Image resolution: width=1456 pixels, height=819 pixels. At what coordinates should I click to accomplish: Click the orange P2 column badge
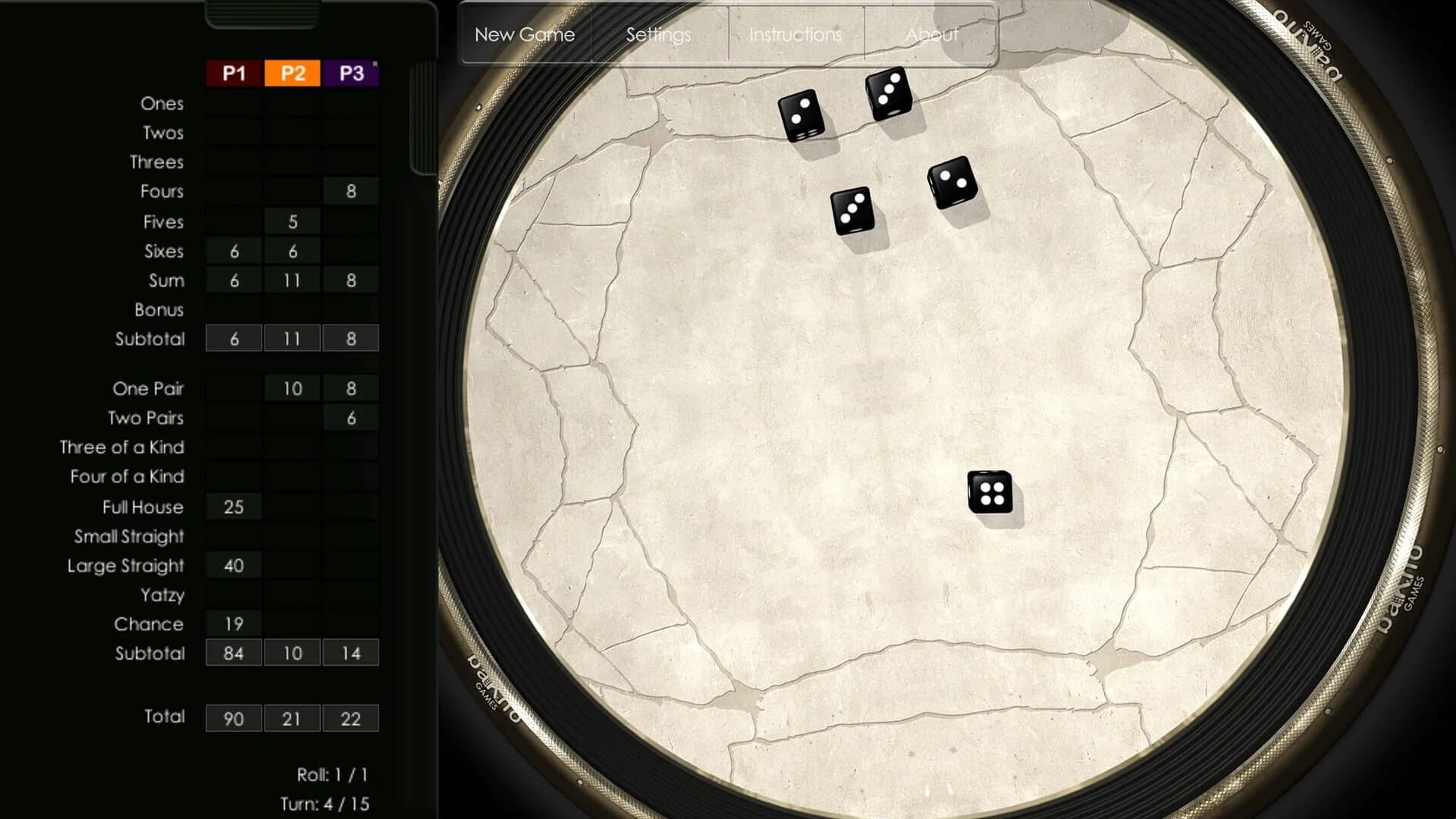(x=292, y=74)
